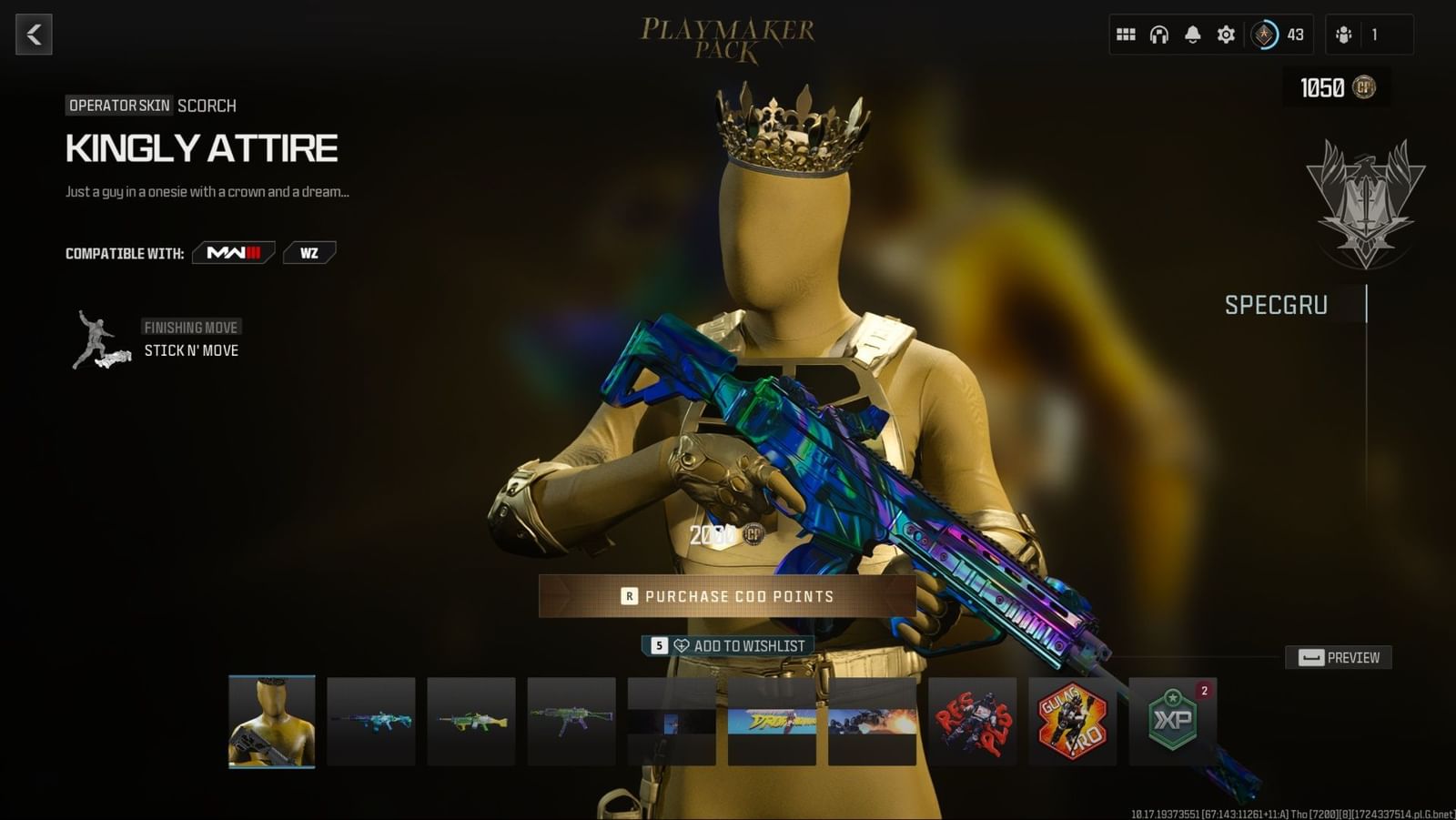The width and height of the screenshot is (1456, 820).
Task: Open the Preview option
Action: coord(1340,657)
